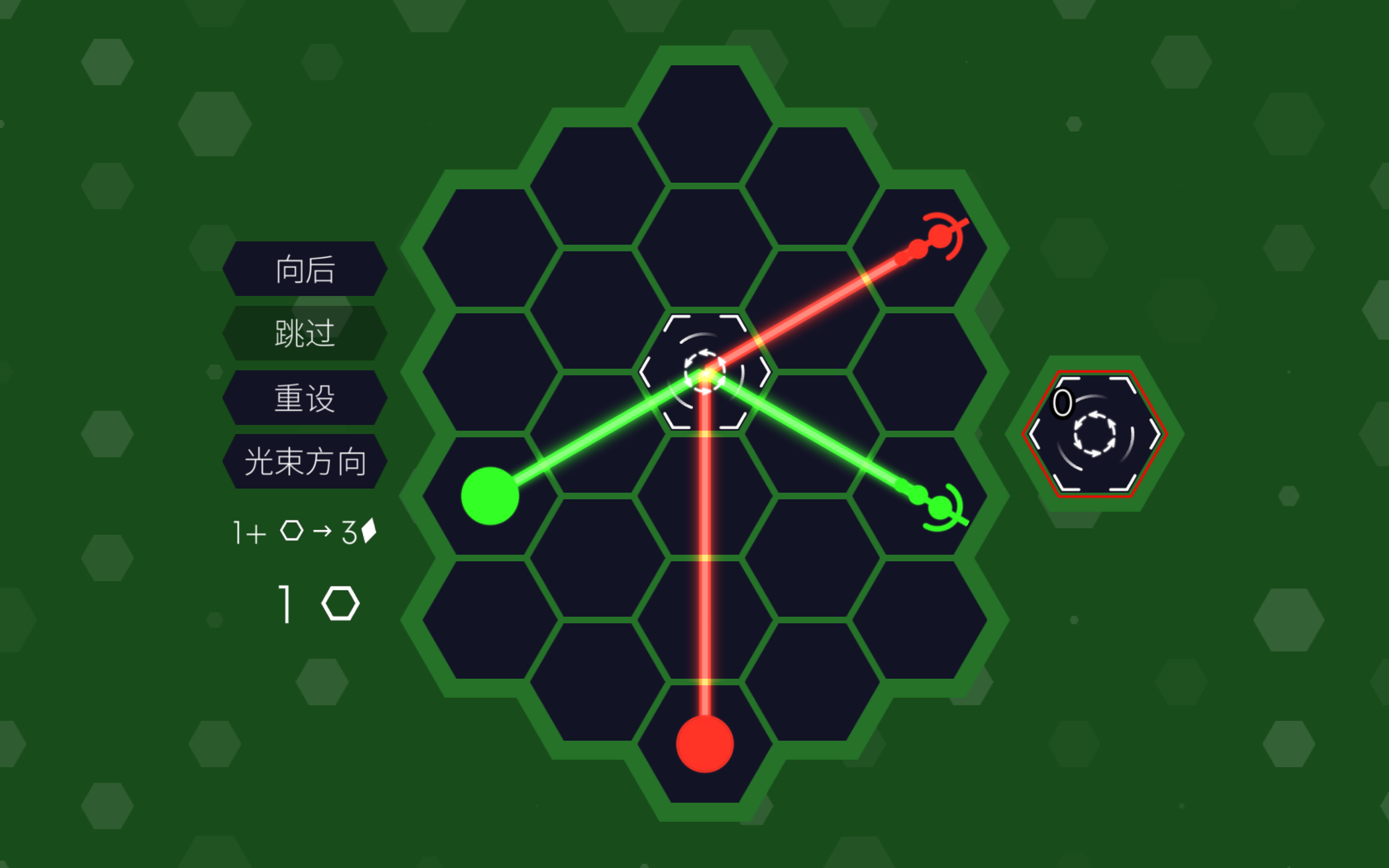Screen dimensions: 1389x868
Task: Pick the rotator piece in the side tray
Action: click(1095, 434)
